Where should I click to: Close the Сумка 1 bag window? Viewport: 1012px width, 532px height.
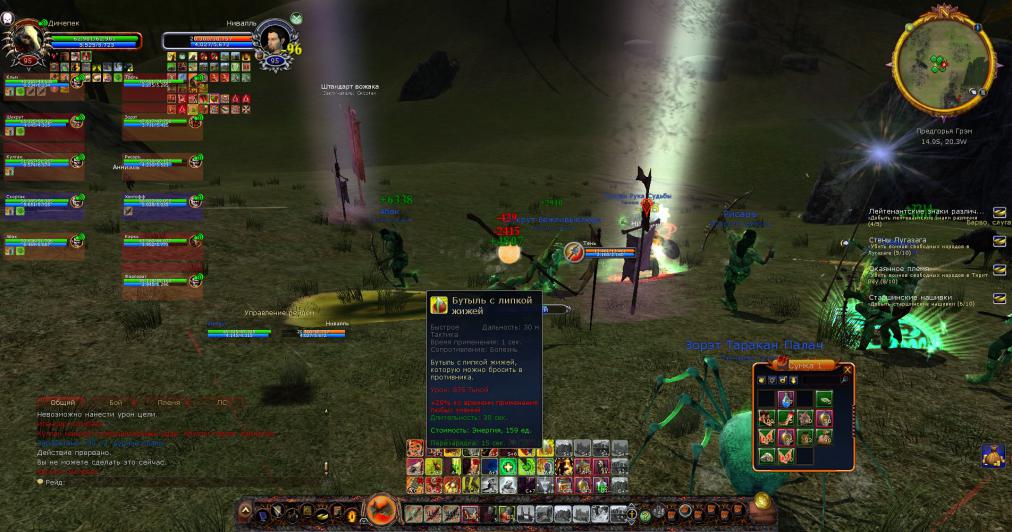pos(848,368)
